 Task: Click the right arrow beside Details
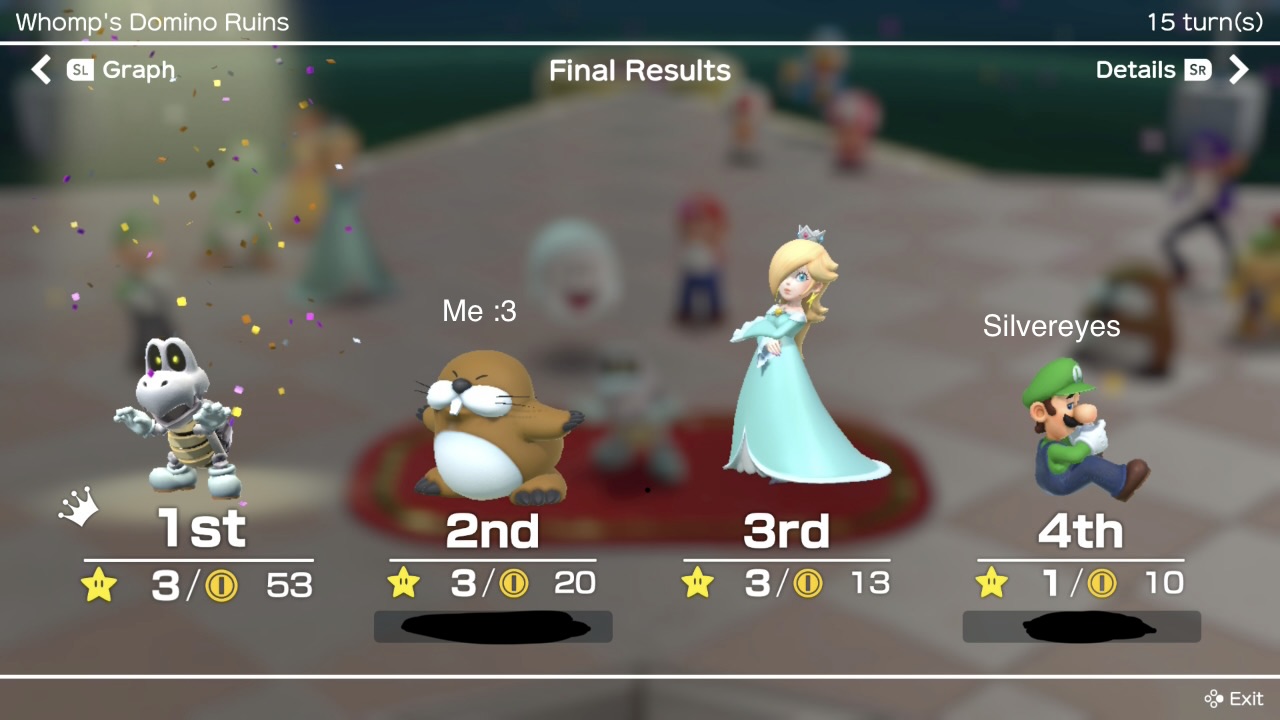pyautogui.click(x=1239, y=70)
